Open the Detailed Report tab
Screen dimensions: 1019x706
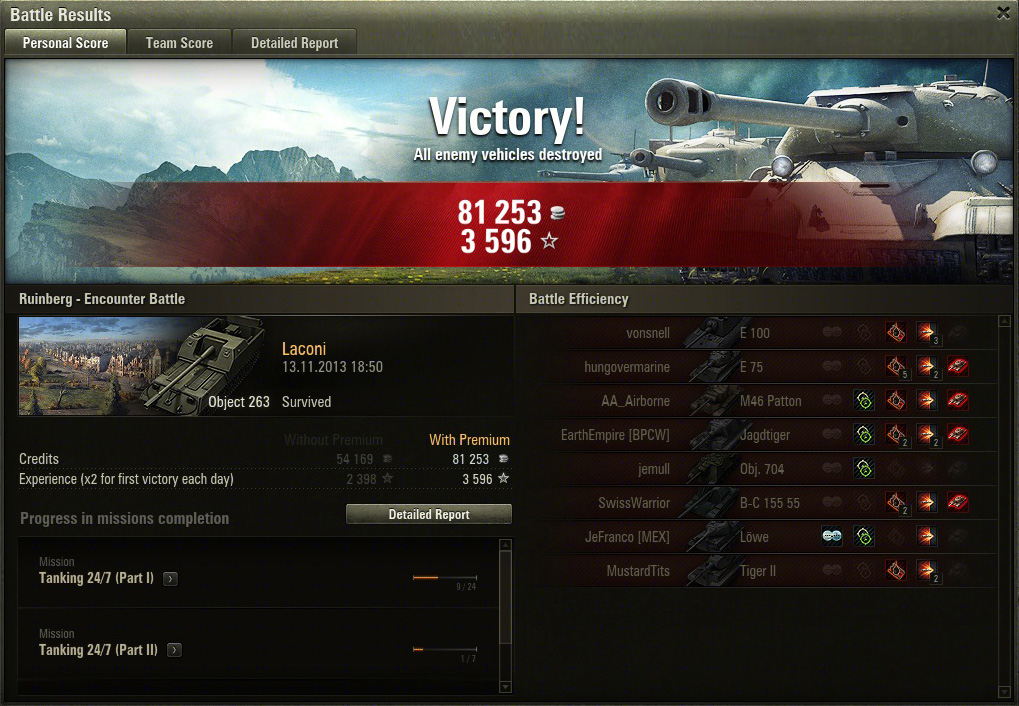point(294,43)
